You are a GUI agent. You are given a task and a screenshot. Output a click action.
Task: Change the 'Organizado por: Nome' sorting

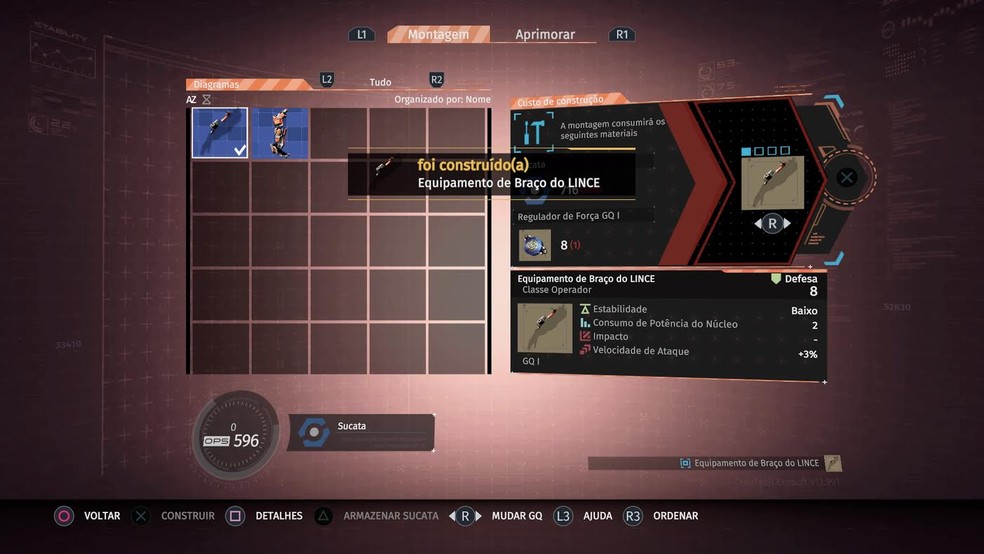coord(442,99)
